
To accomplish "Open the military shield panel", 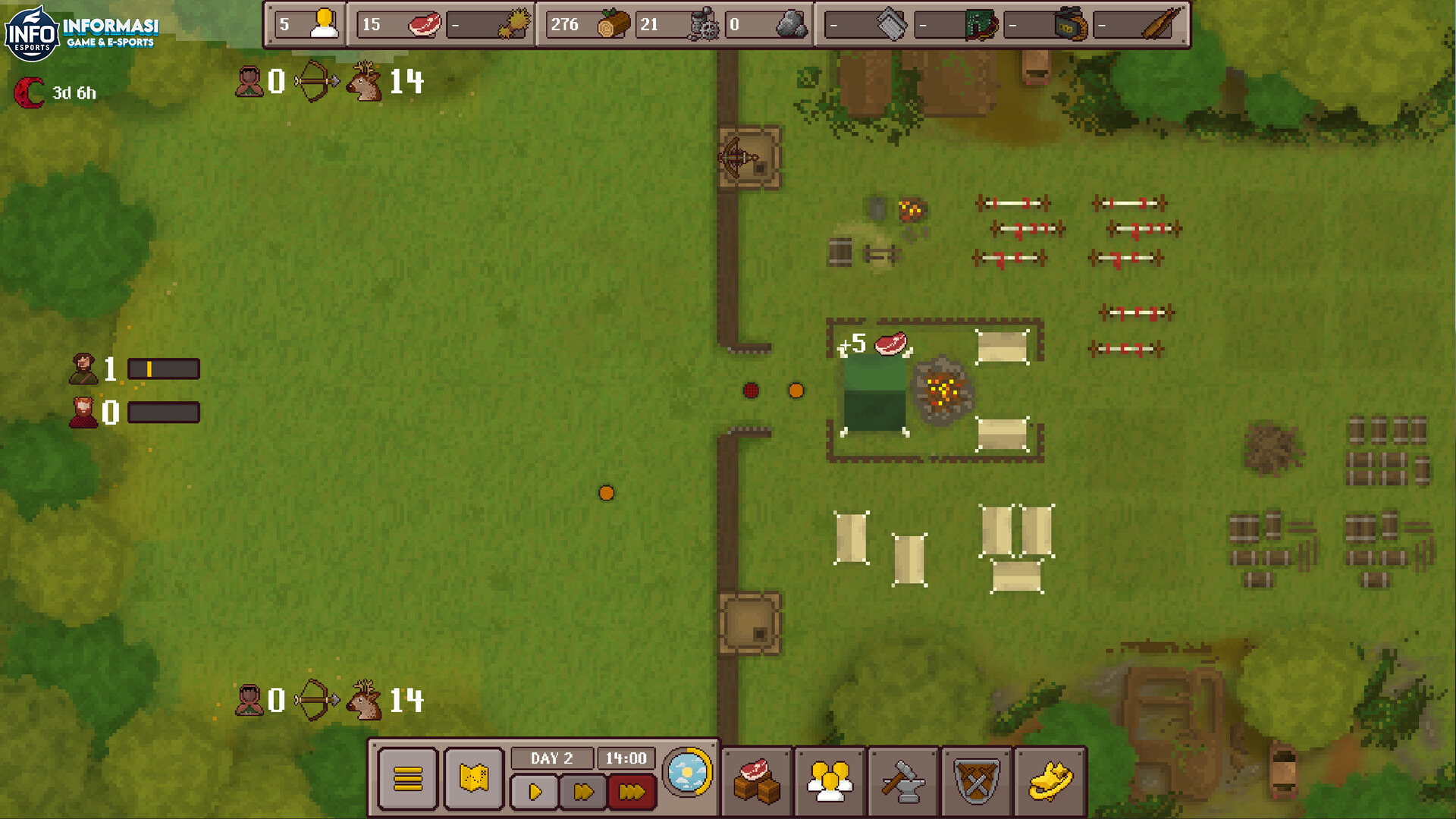I will (x=975, y=779).
